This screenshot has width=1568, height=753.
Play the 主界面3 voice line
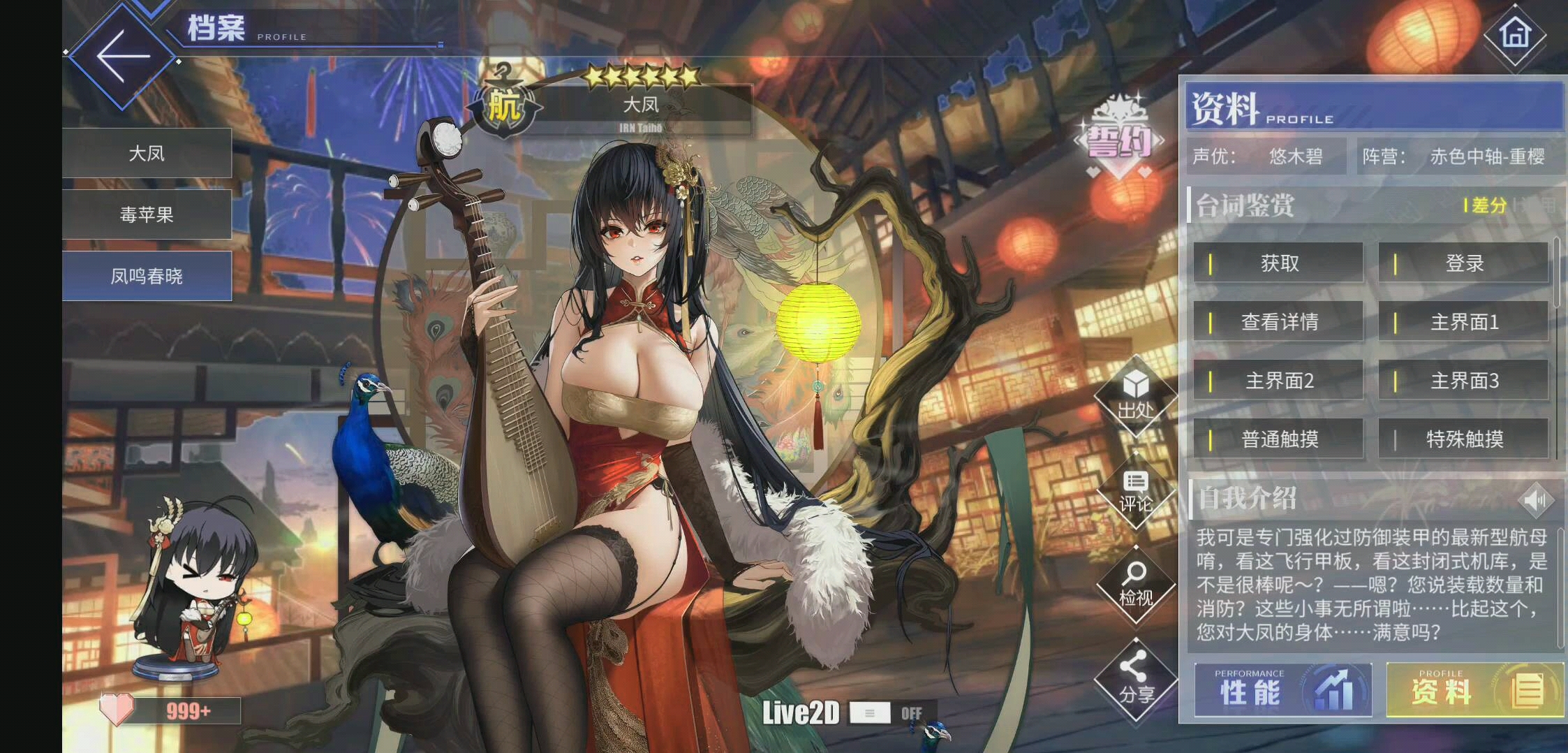[1463, 381]
